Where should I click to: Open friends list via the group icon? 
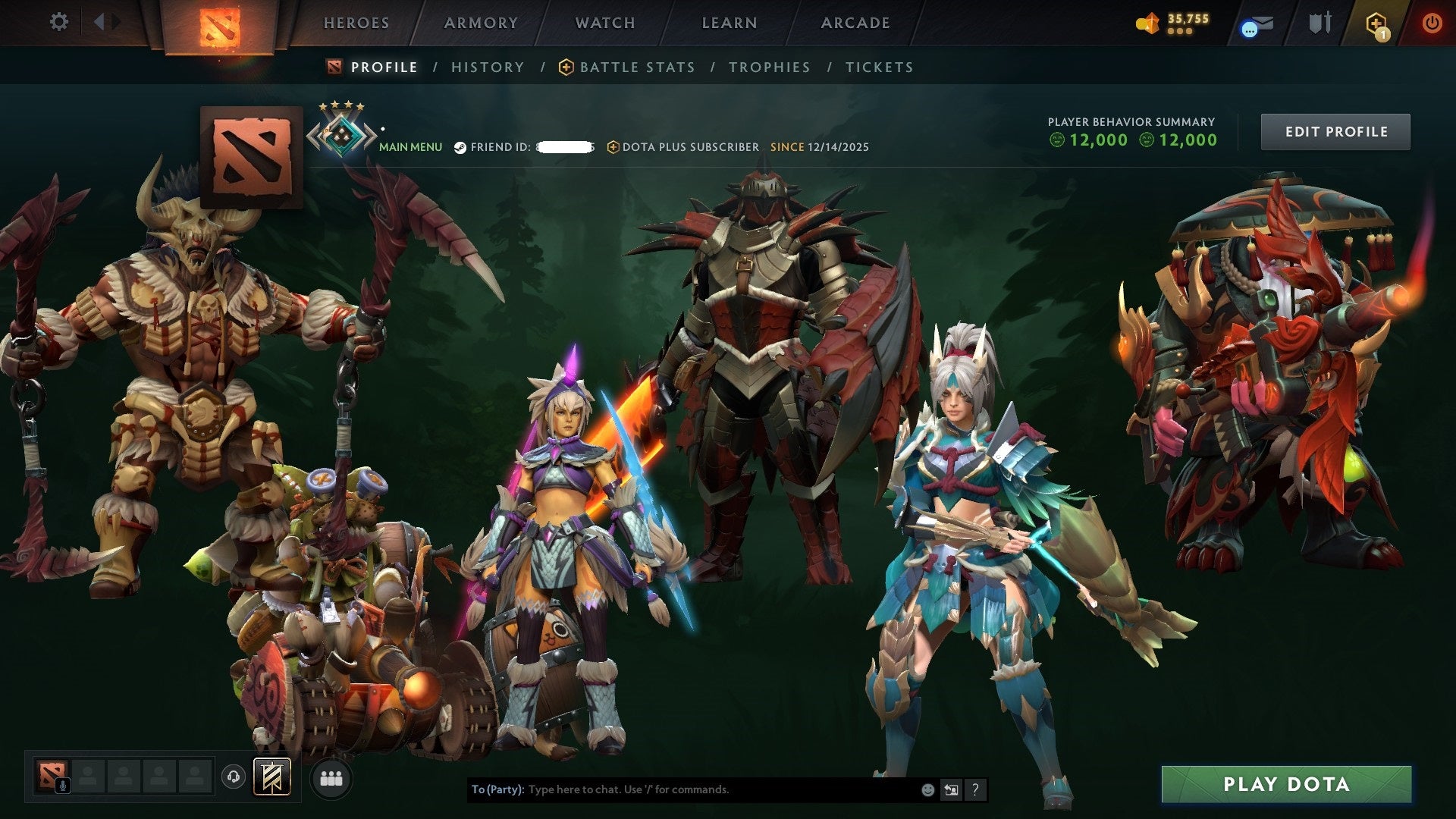pos(331,777)
